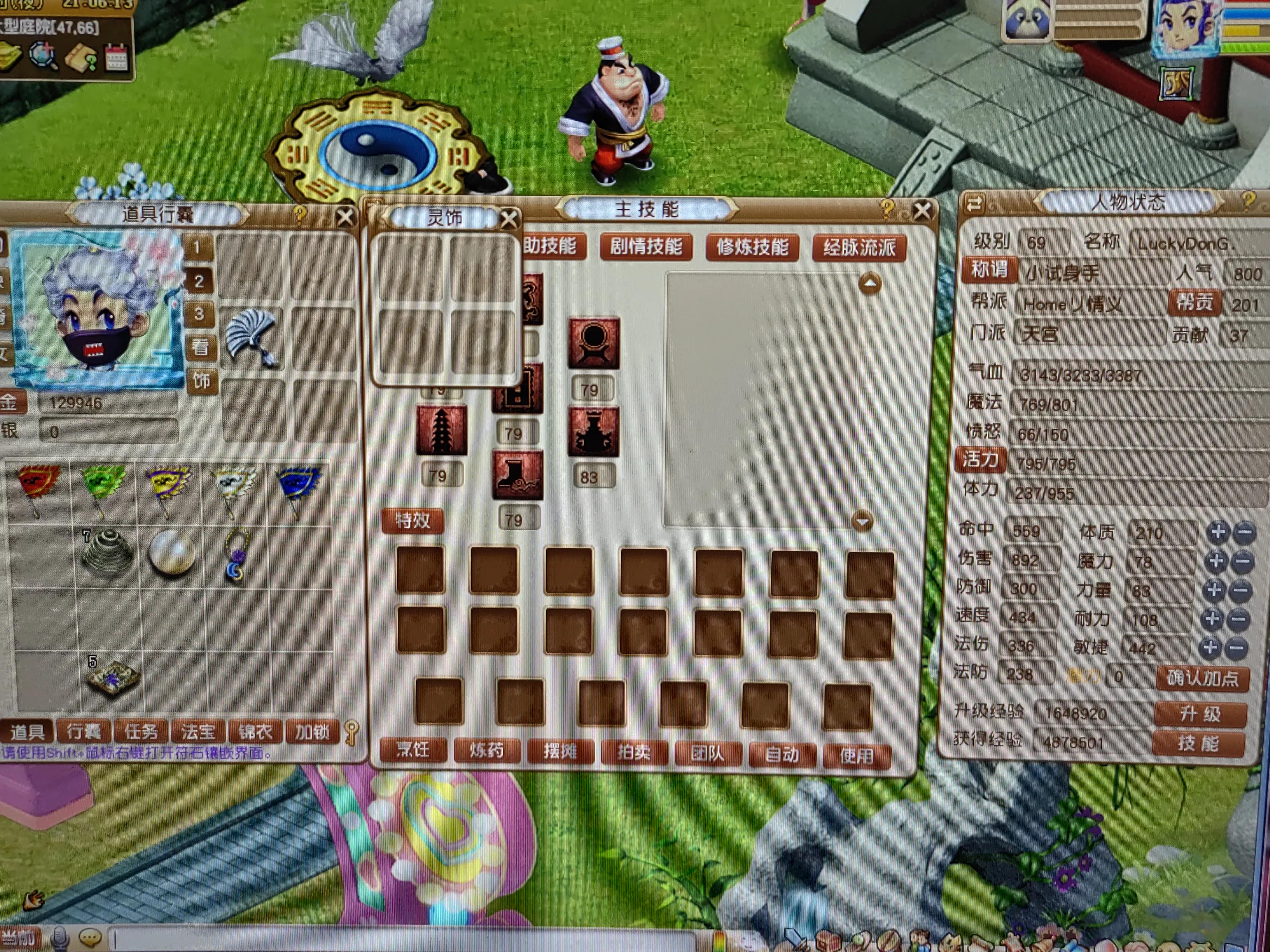Click the 升级 level-up button
Viewport: 1270px width, 952px height.
pos(1199,714)
